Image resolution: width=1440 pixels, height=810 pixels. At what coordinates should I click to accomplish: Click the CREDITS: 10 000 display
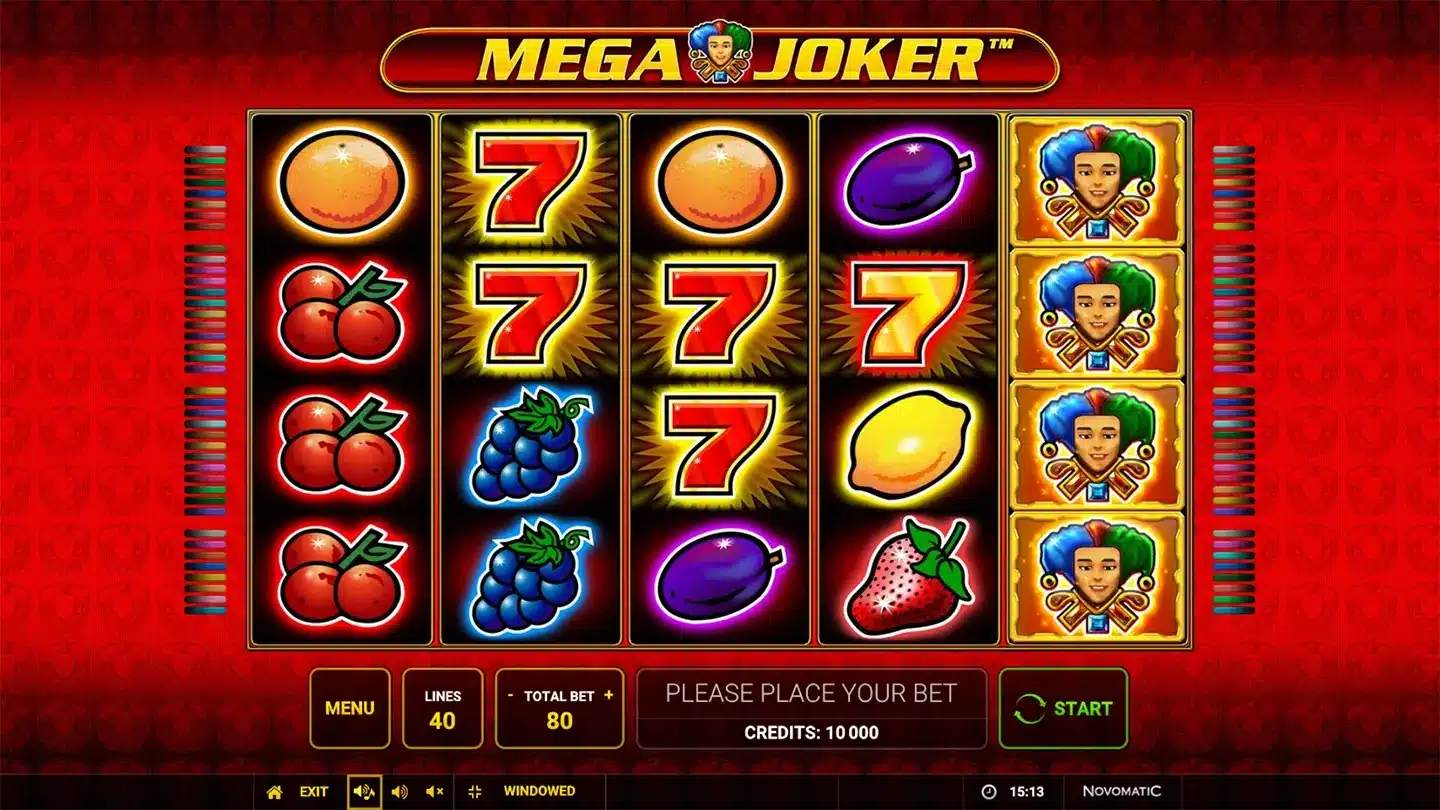click(x=812, y=732)
